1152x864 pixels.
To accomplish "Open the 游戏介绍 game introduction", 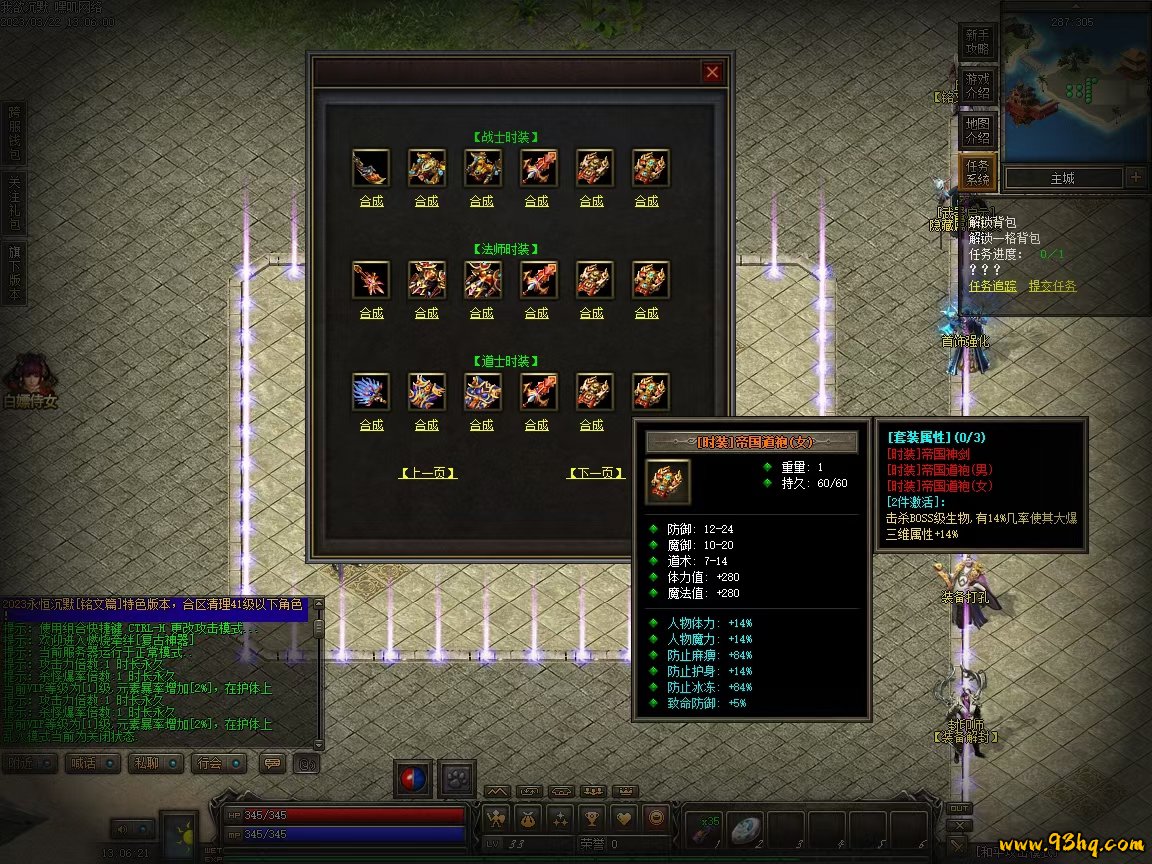I will pos(977,85).
